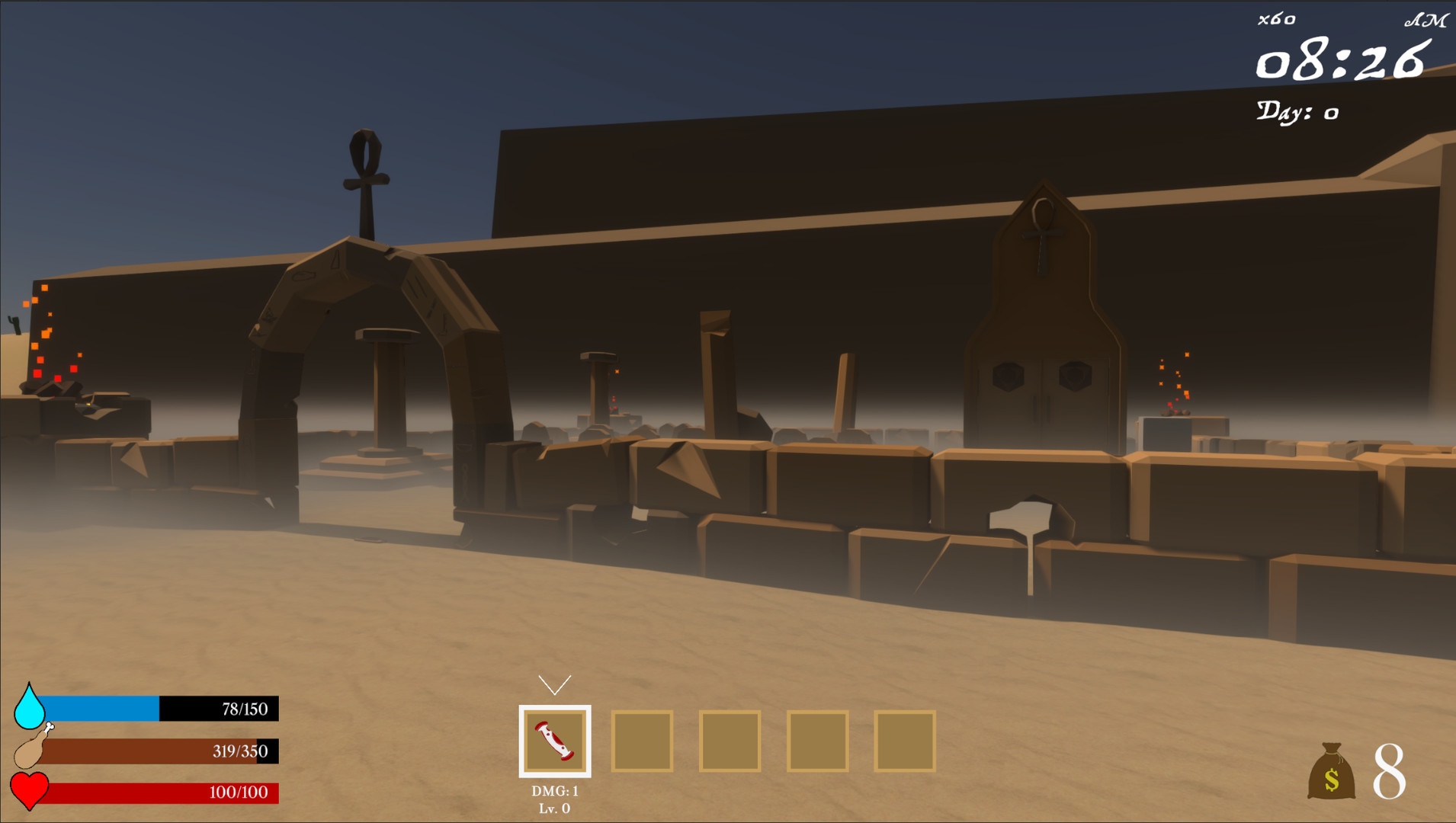The height and width of the screenshot is (823, 1456).
Task: Click the Lv. 0 label under the bandage slot
Action: pos(556,809)
